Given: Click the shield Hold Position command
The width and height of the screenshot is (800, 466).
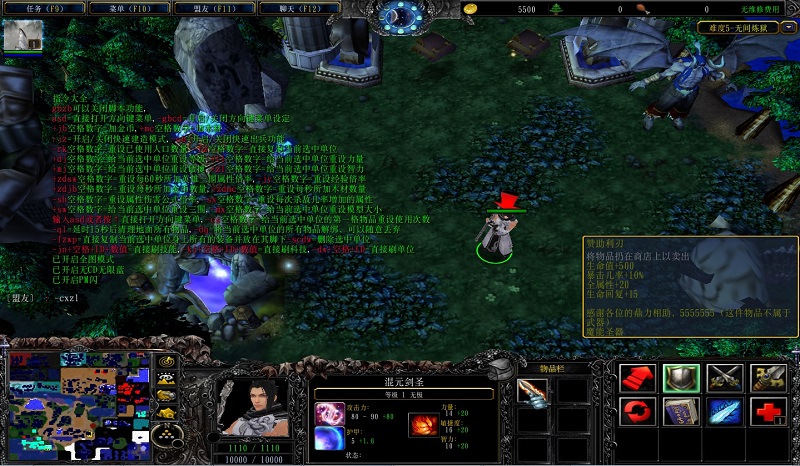Looking at the screenshot, I should (679, 377).
